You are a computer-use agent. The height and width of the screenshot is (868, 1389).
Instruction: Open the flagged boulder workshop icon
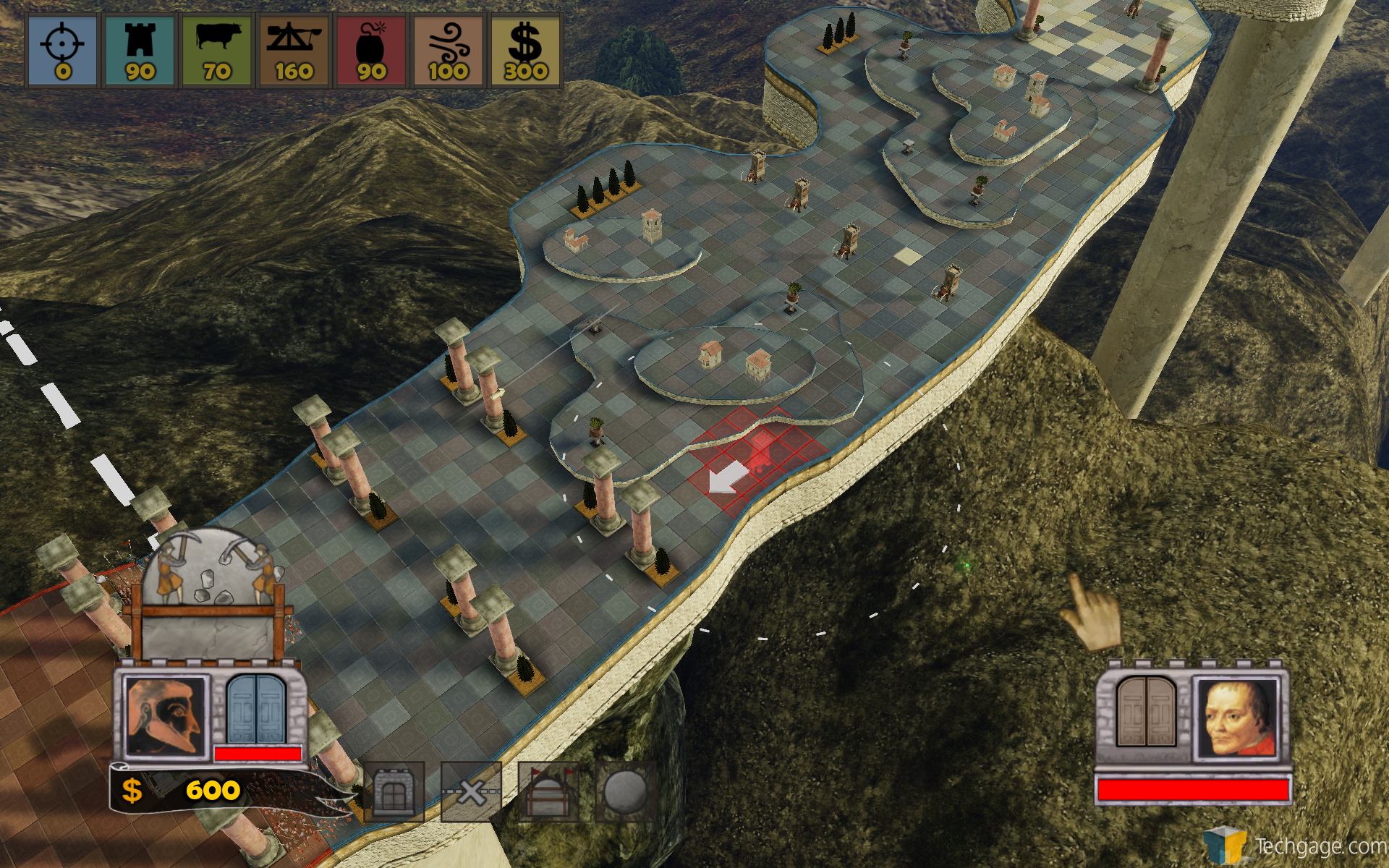pos(548,793)
